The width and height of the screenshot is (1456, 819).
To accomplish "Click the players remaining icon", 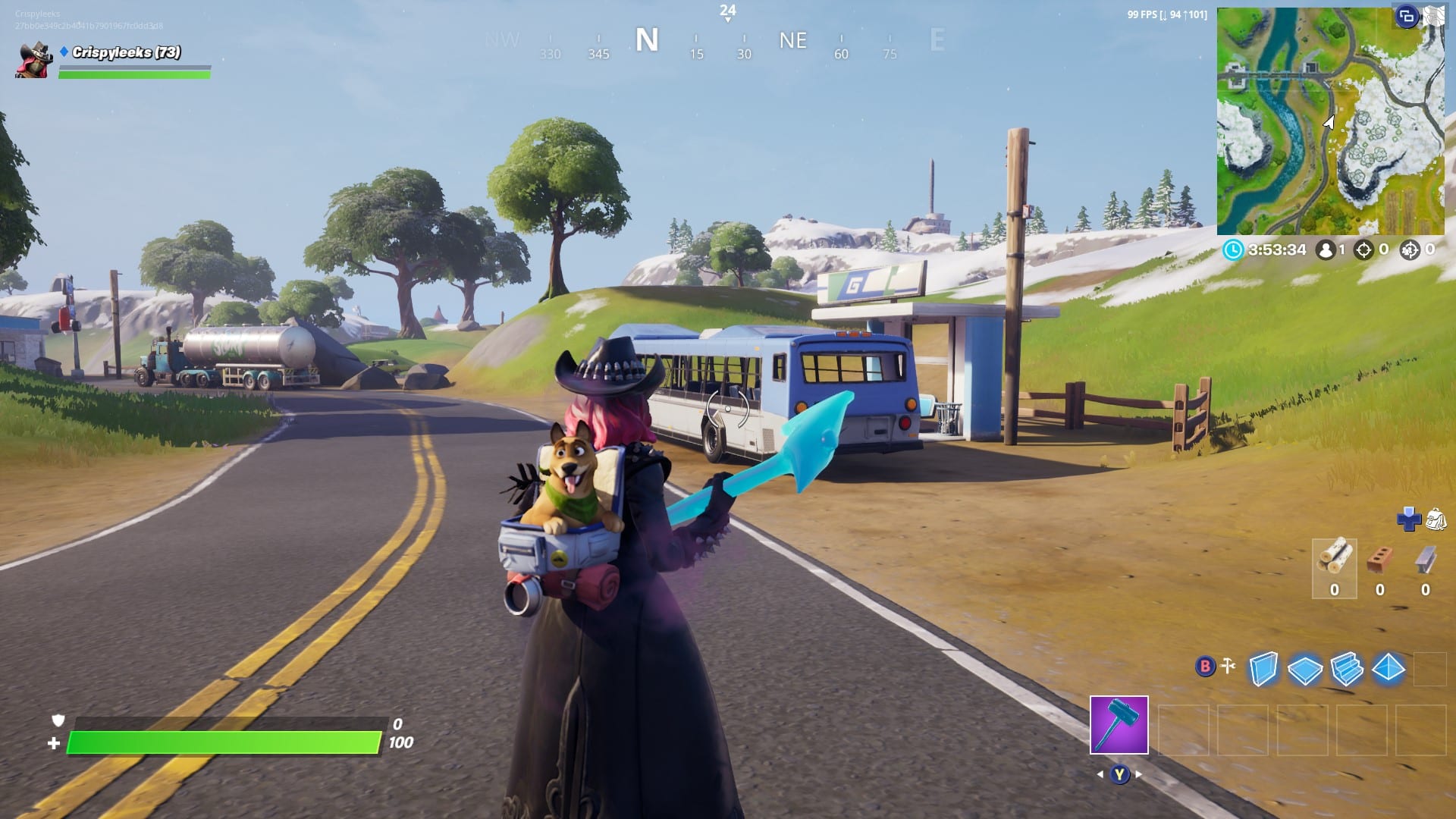I will pos(1326,250).
